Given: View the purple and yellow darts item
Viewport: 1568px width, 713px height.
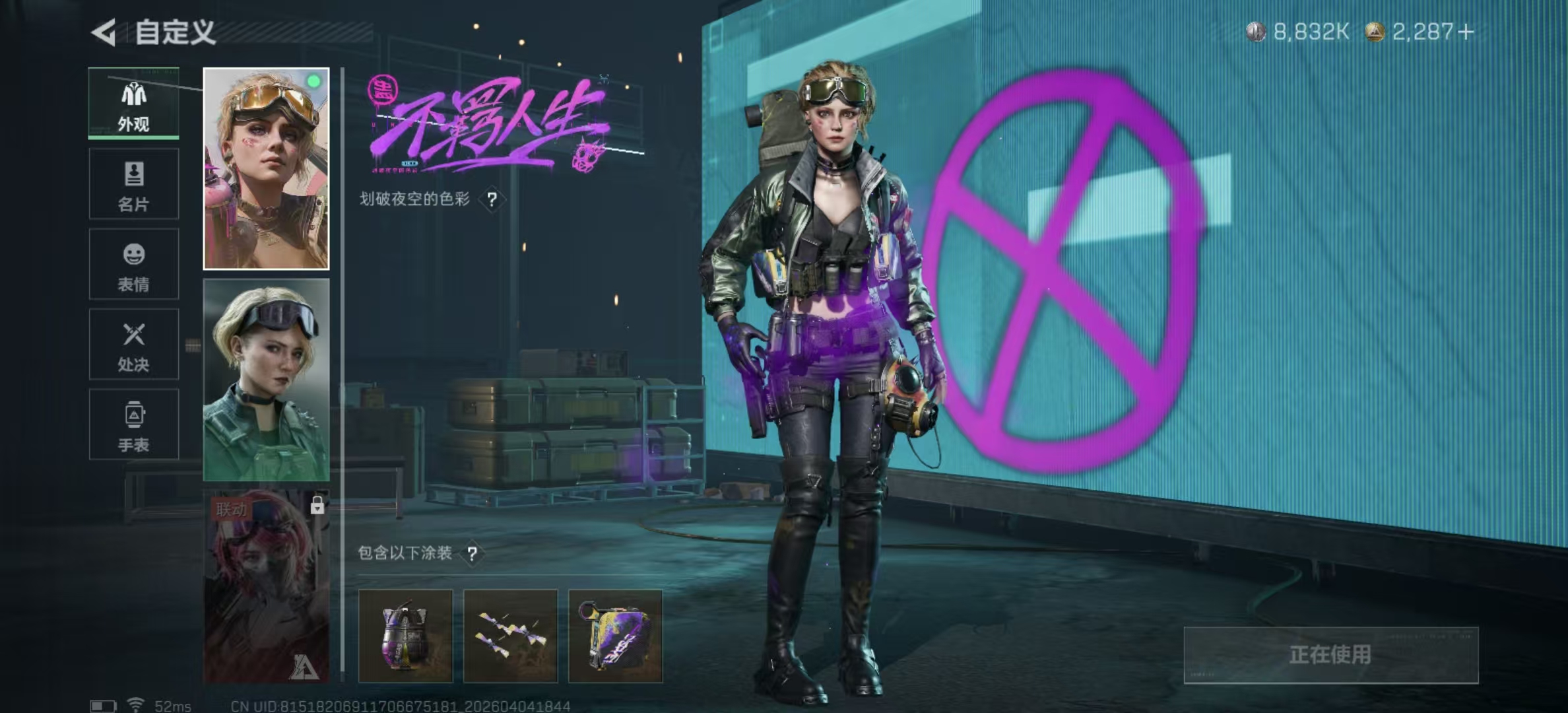Looking at the screenshot, I should tap(511, 636).
